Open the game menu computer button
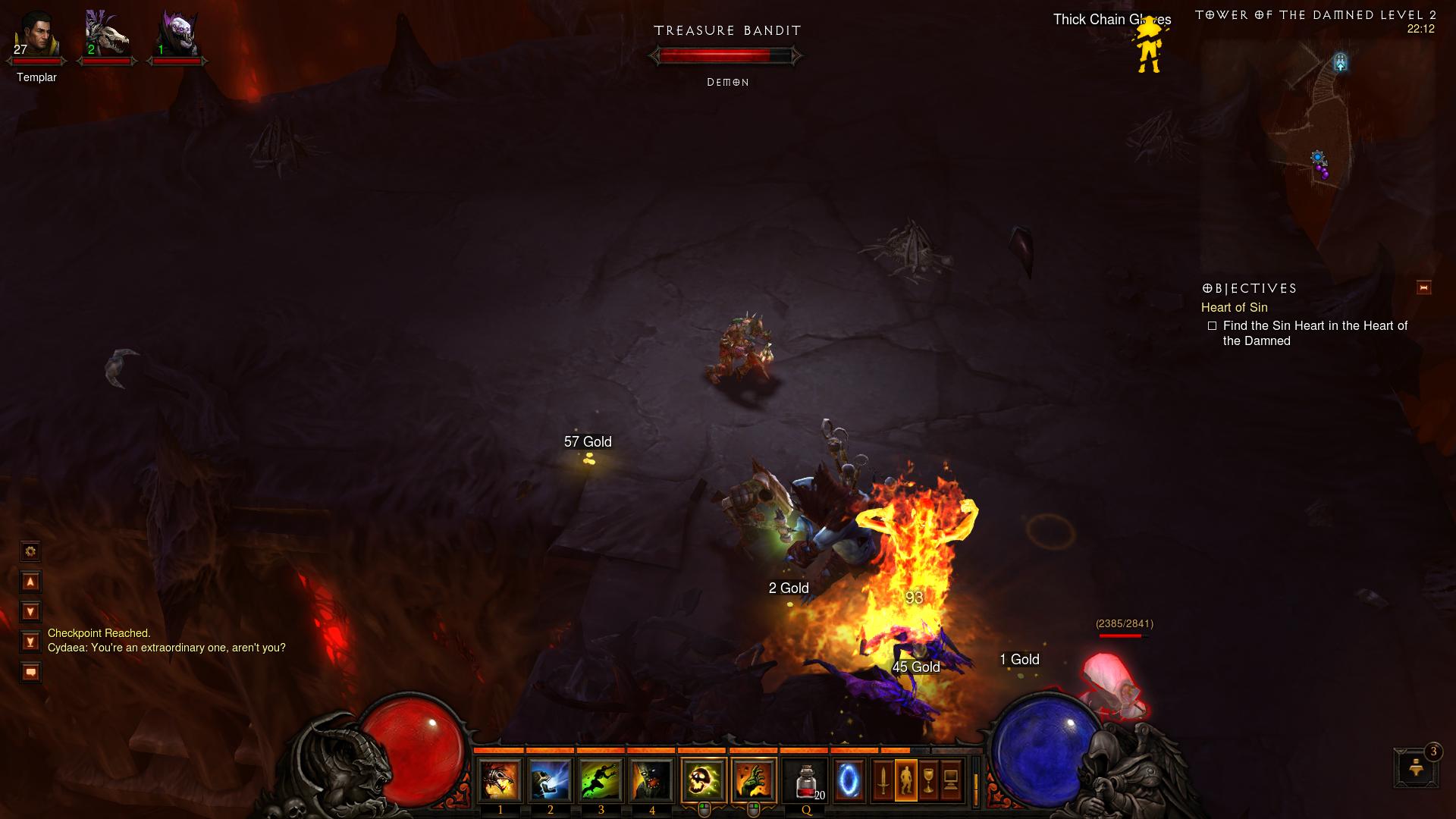 [951, 780]
